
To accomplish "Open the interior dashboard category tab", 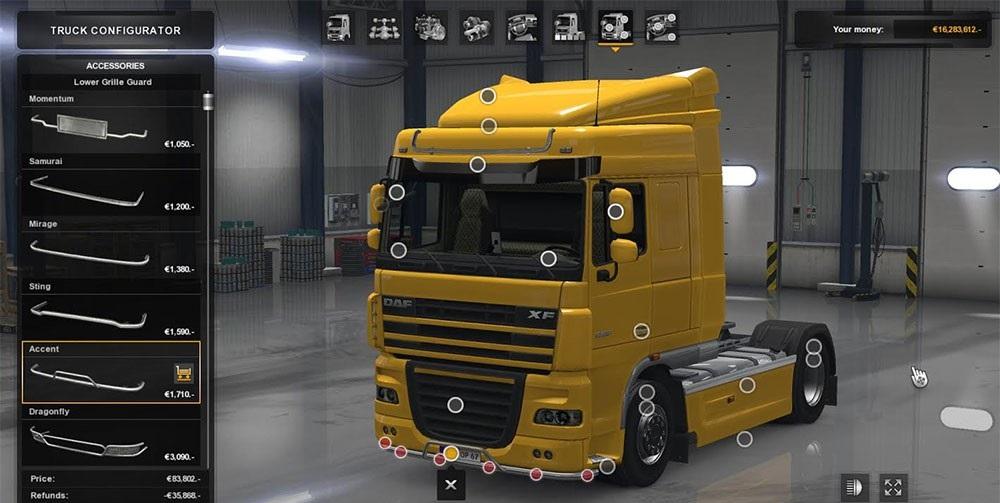I will pos(522,27).
